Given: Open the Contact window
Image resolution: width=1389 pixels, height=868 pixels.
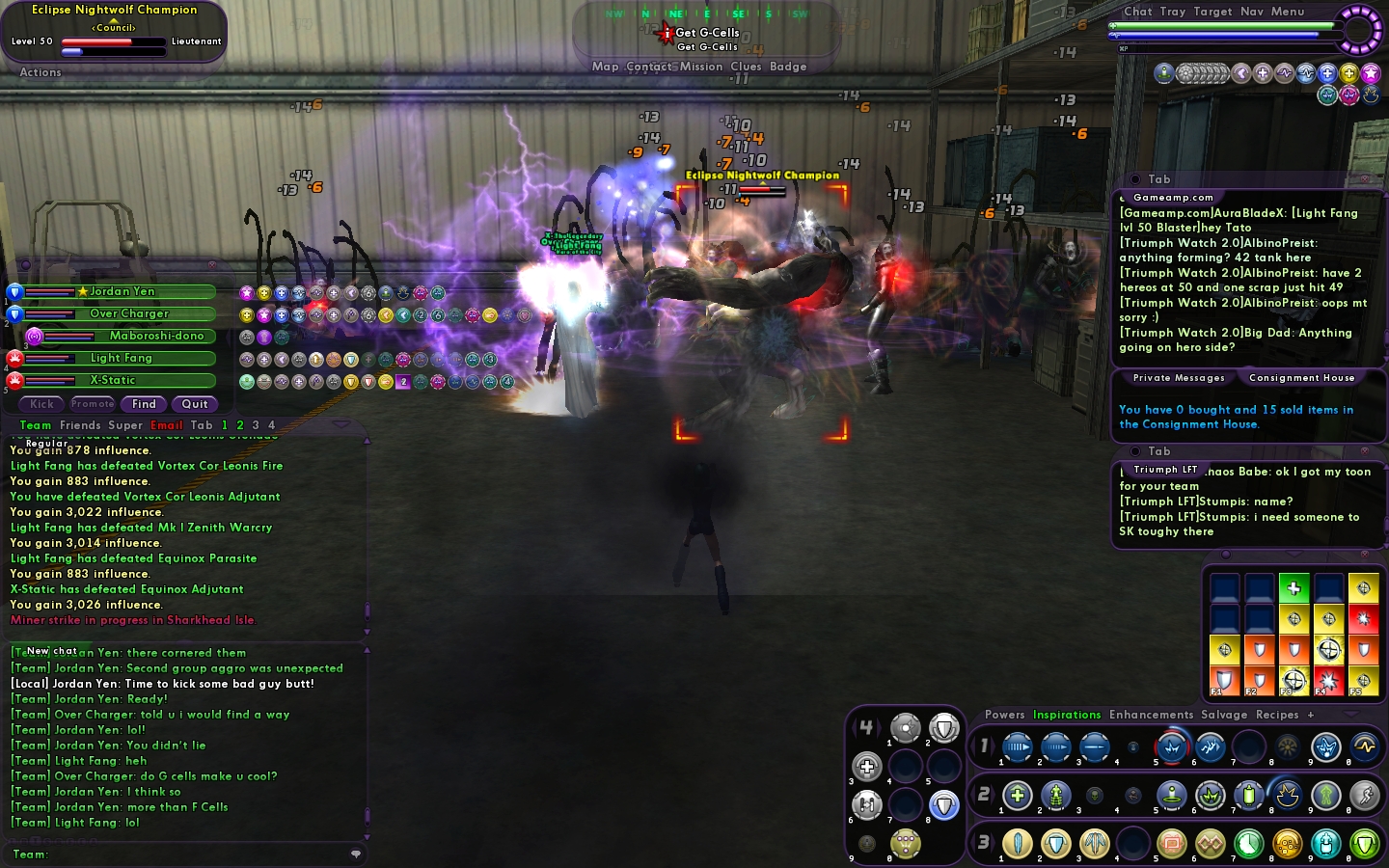Looking at the screenshot, I should click(x=648, y=67).
